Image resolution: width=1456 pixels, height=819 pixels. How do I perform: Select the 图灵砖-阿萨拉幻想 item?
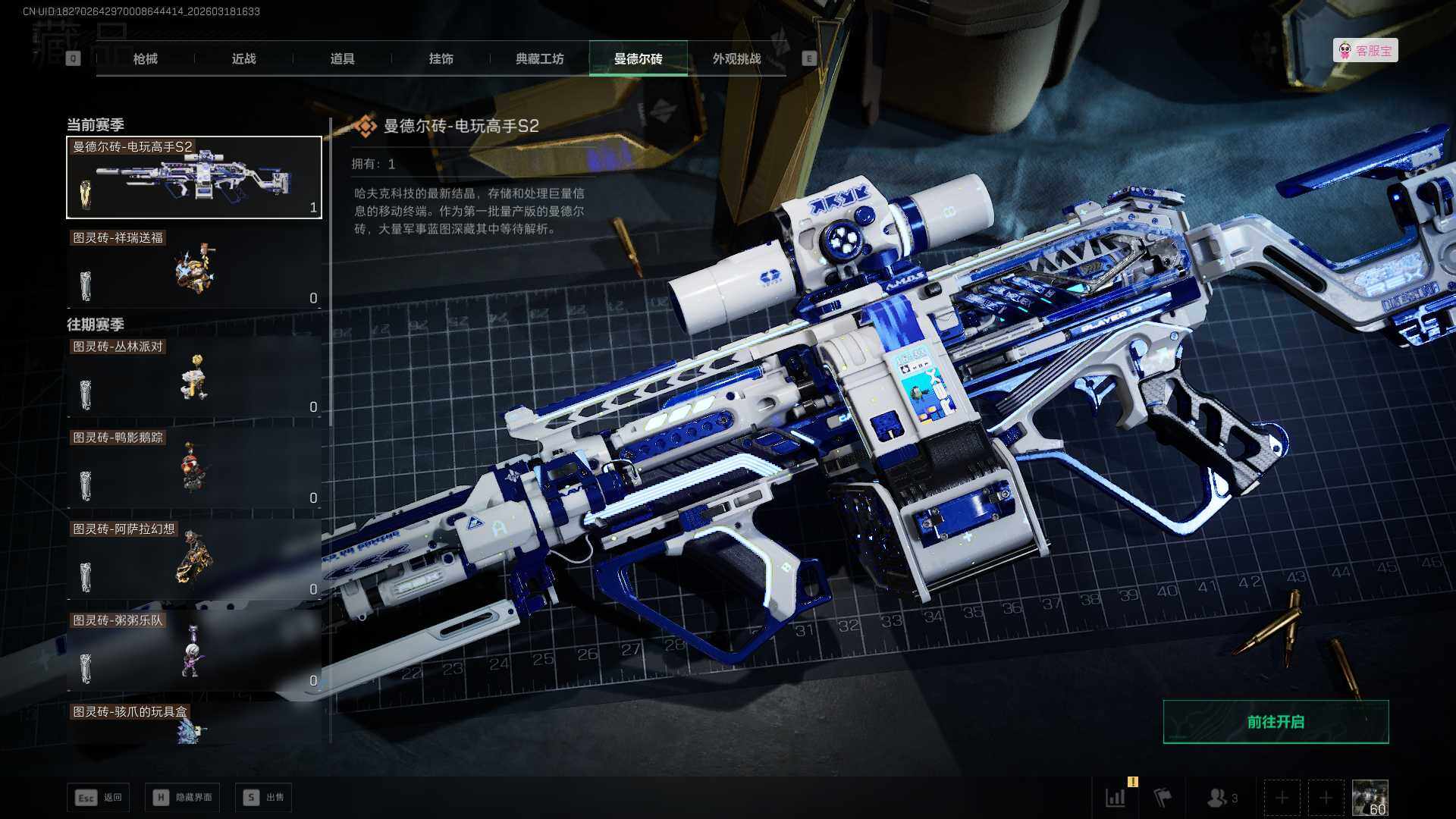tap(194, 560)
